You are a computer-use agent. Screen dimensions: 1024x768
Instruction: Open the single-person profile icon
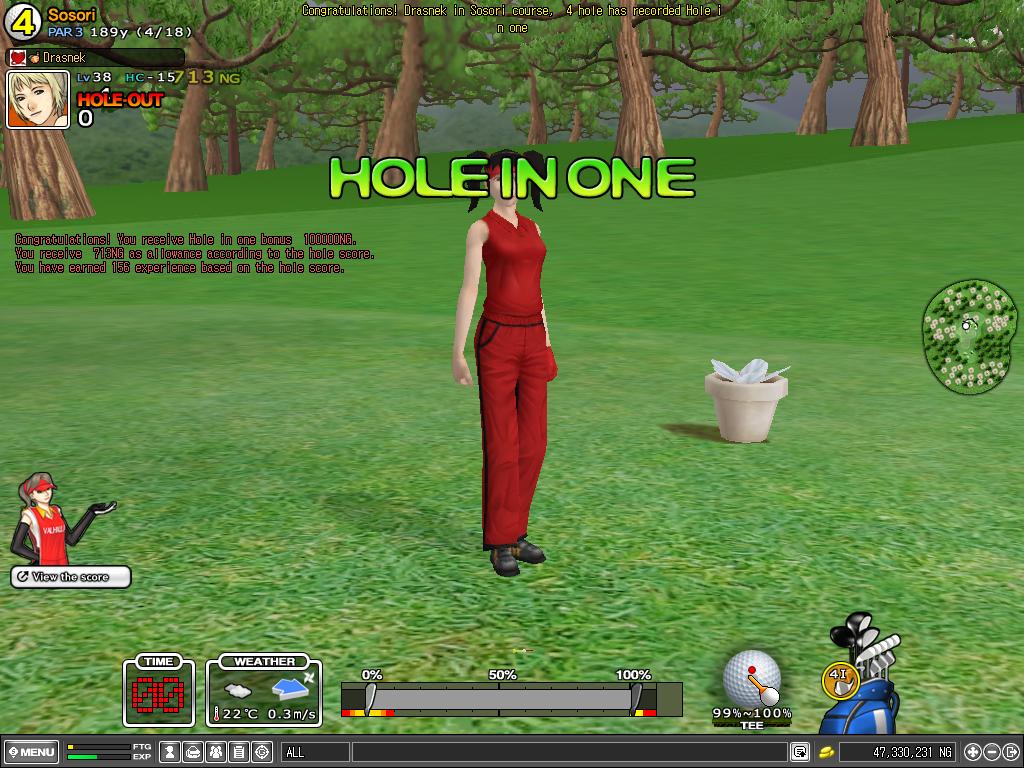point(171,752)
